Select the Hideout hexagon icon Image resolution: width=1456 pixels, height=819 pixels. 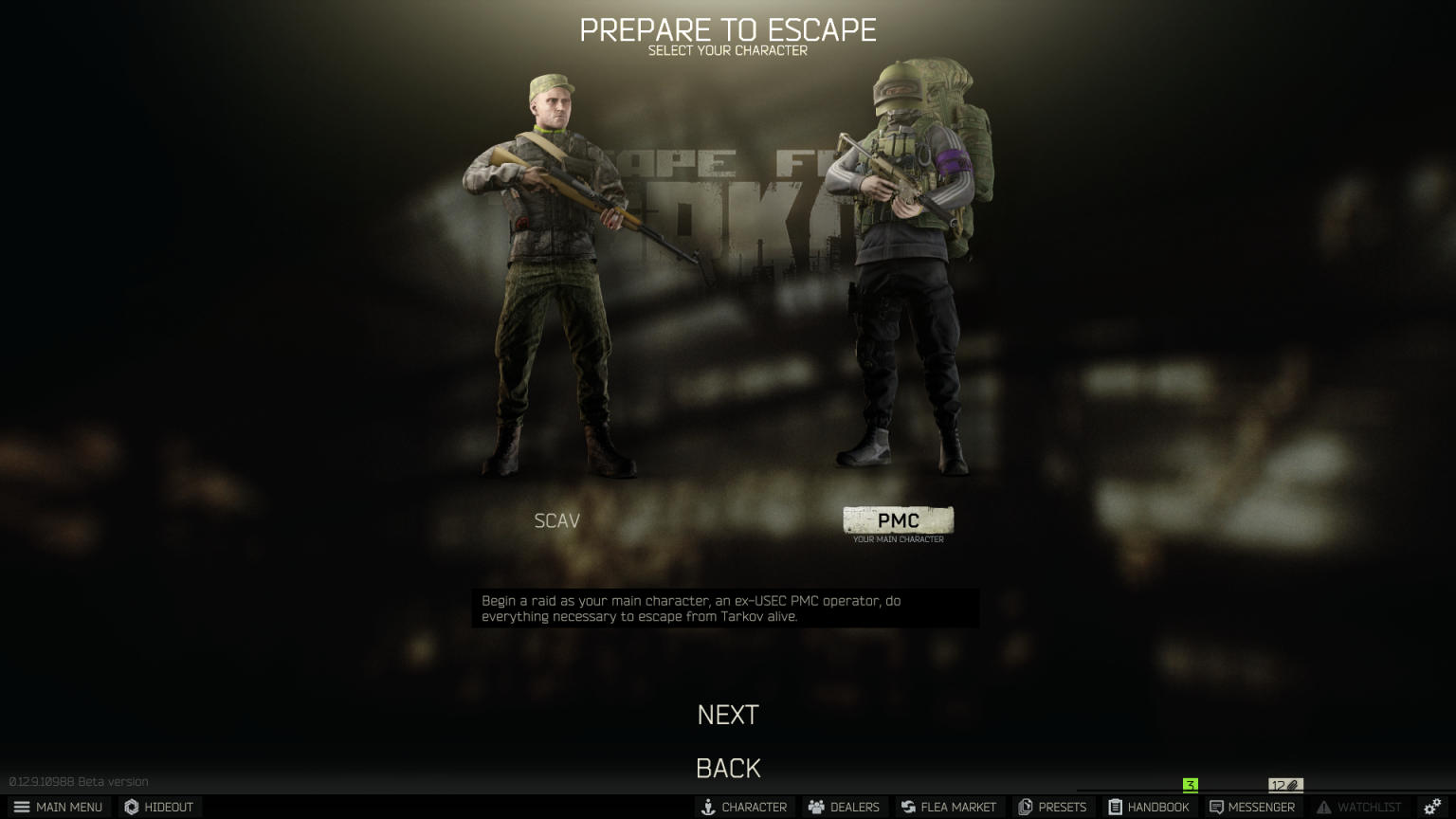coord(132,807)
